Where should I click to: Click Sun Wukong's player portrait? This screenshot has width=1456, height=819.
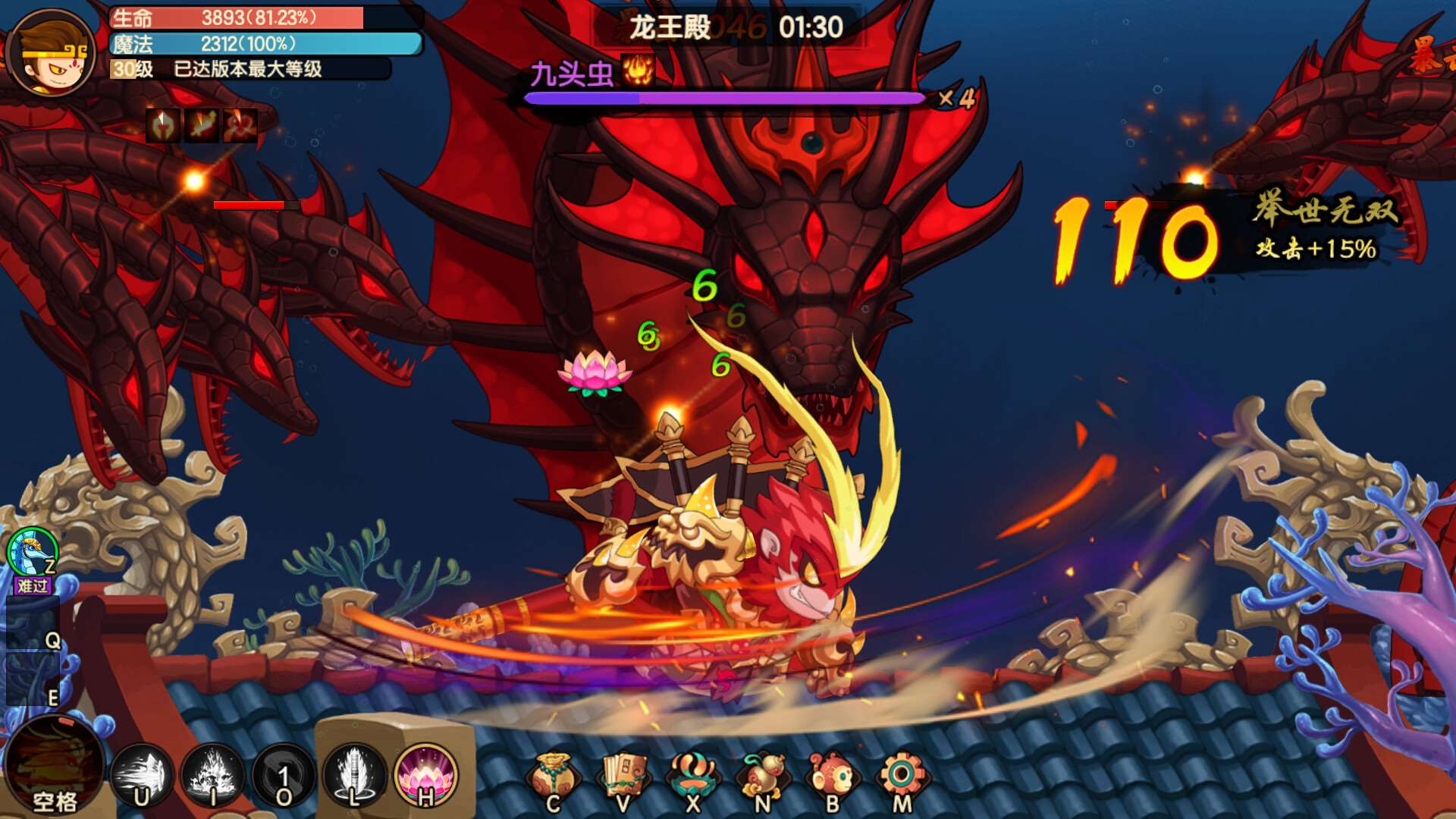pos(52,53)
